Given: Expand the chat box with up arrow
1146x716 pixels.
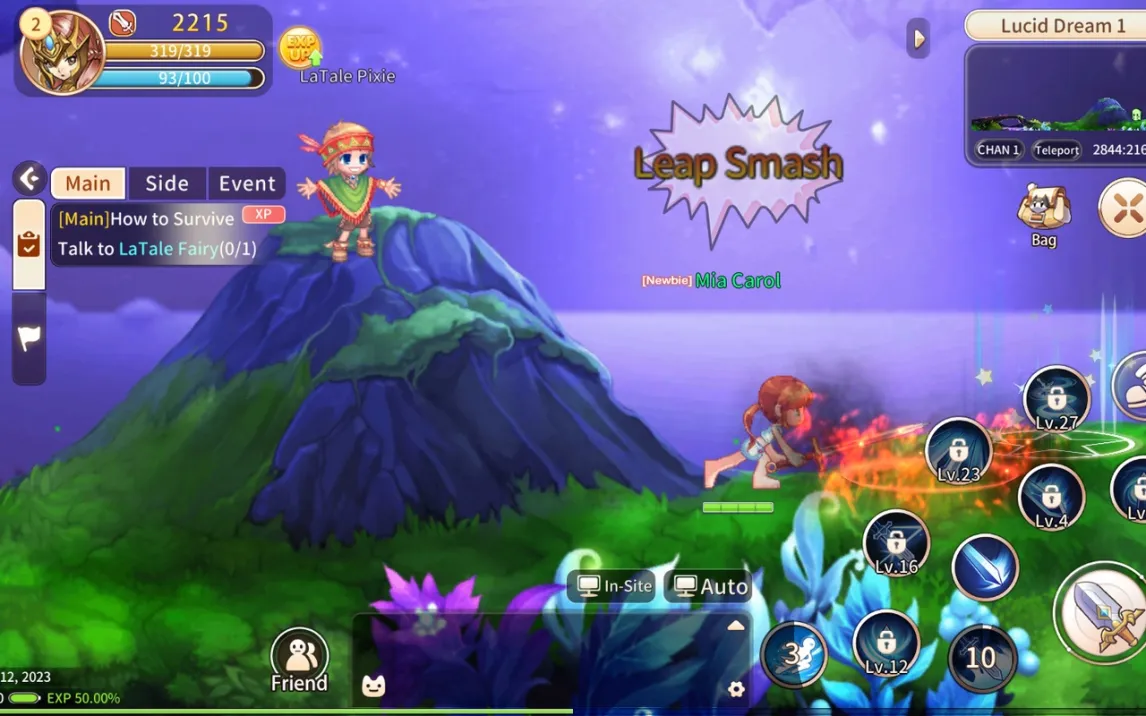Looking at the screenshot, I should (x=736, y=625).
